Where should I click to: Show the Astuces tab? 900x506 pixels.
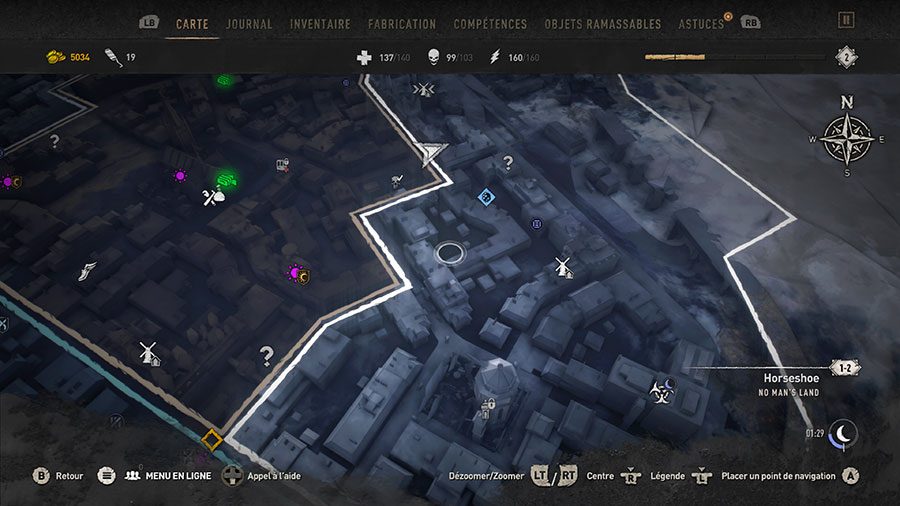[701, 23]
